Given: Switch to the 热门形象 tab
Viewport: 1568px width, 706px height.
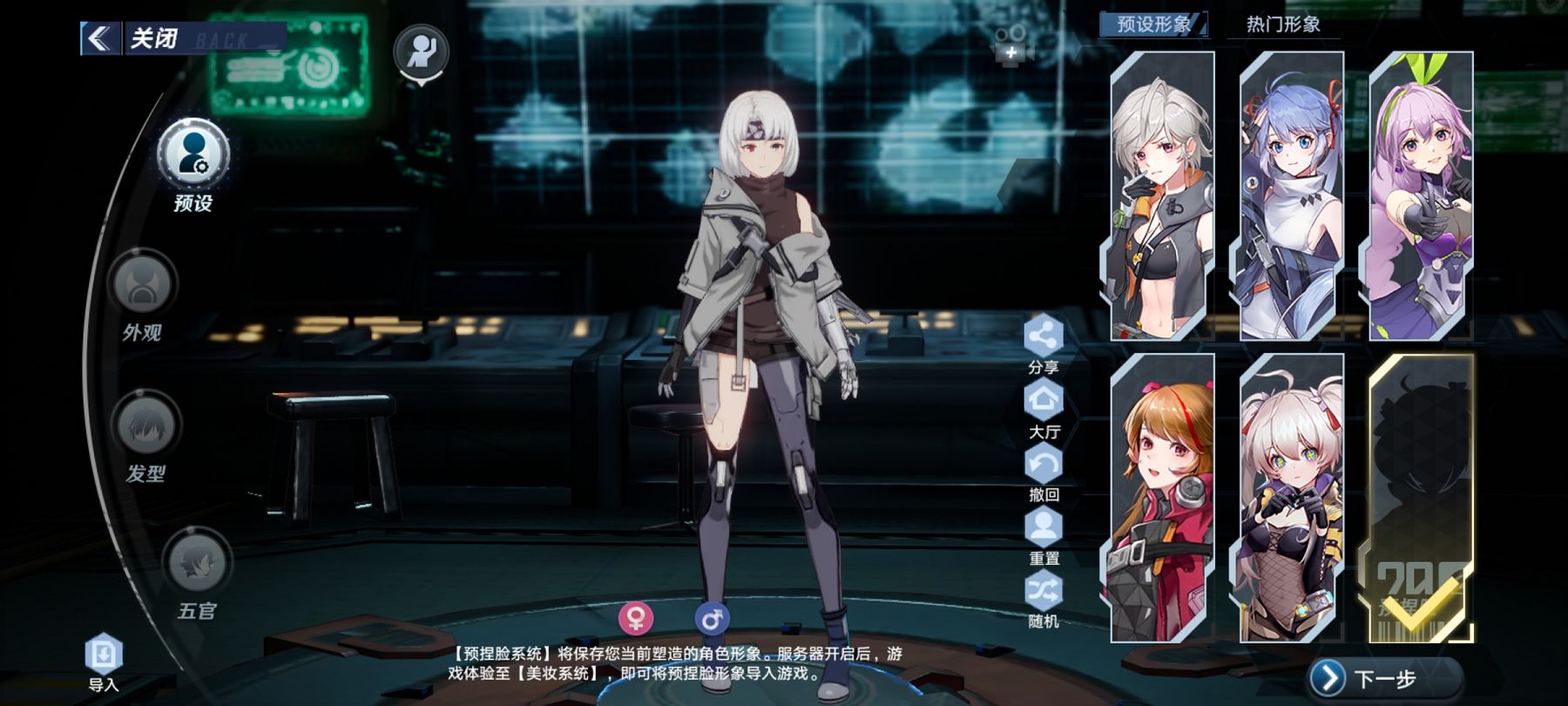Looking at the screenshot, I should pyautogui.click(x=1282, y=24).
